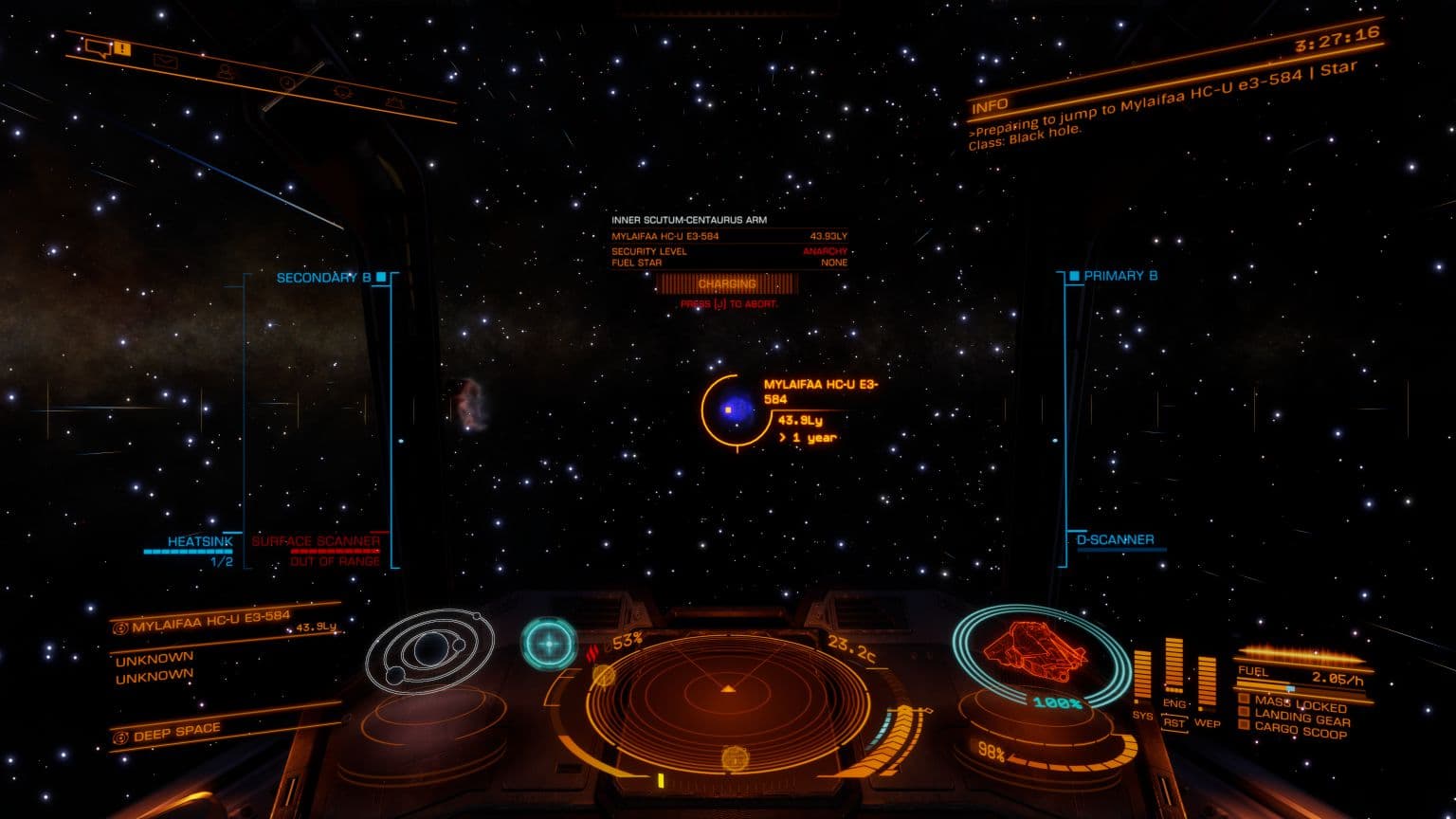Select the Primary B fire group label
The height and width of the screenshot is (819, 1456).
[1120, 276]
